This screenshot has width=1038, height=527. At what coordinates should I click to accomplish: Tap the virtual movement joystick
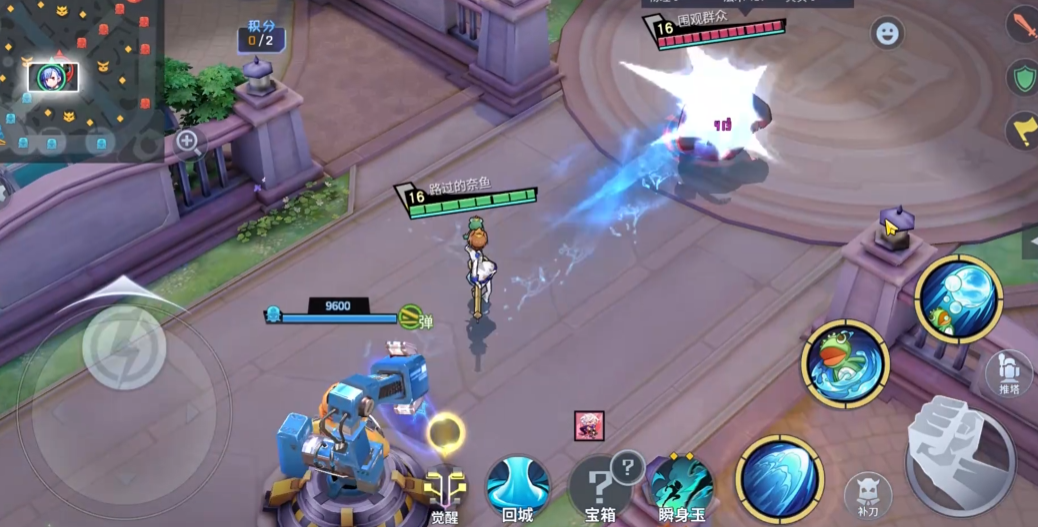[124, 347]
